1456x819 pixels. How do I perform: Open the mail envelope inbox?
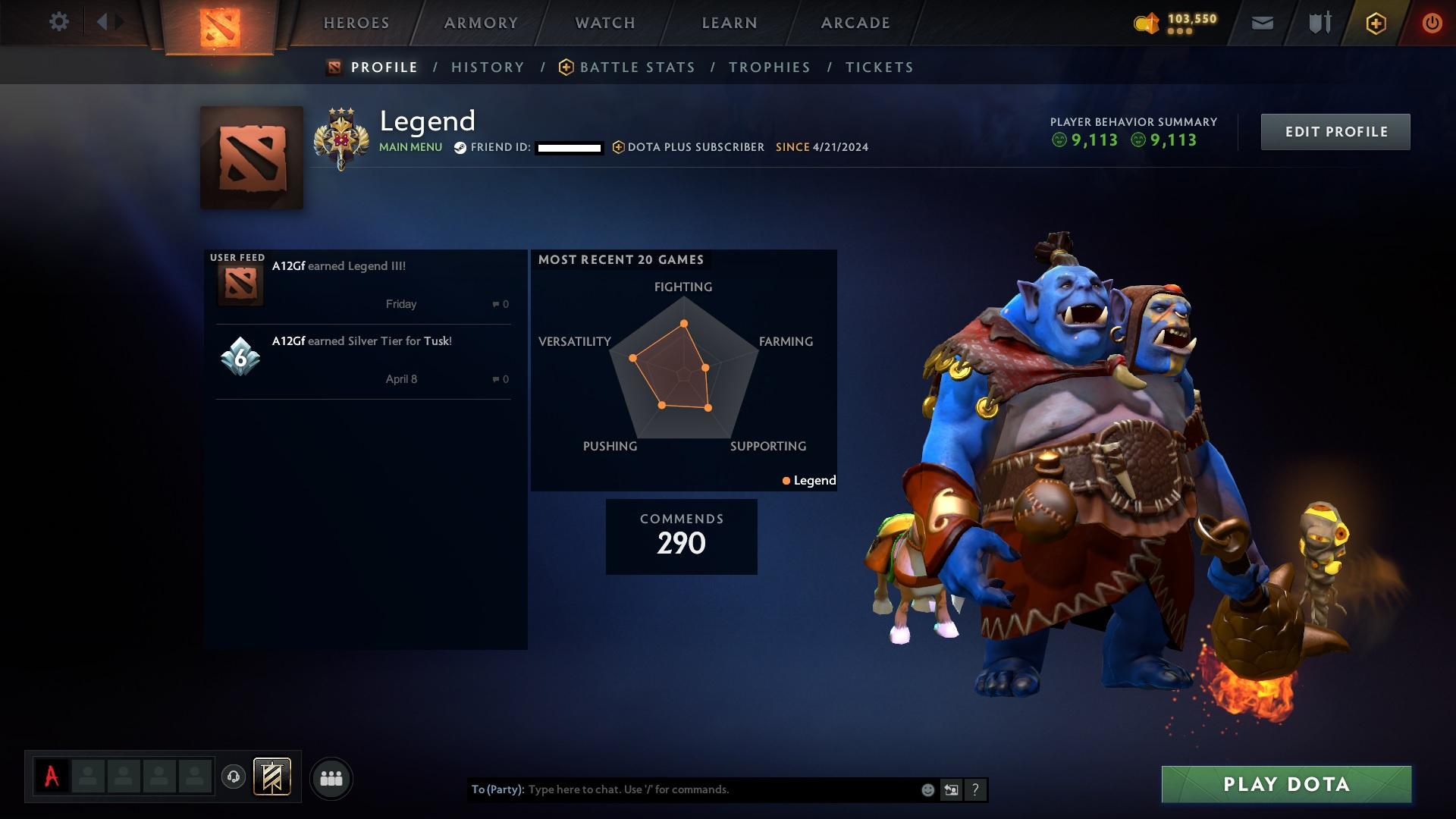[x=1262, y=24]
